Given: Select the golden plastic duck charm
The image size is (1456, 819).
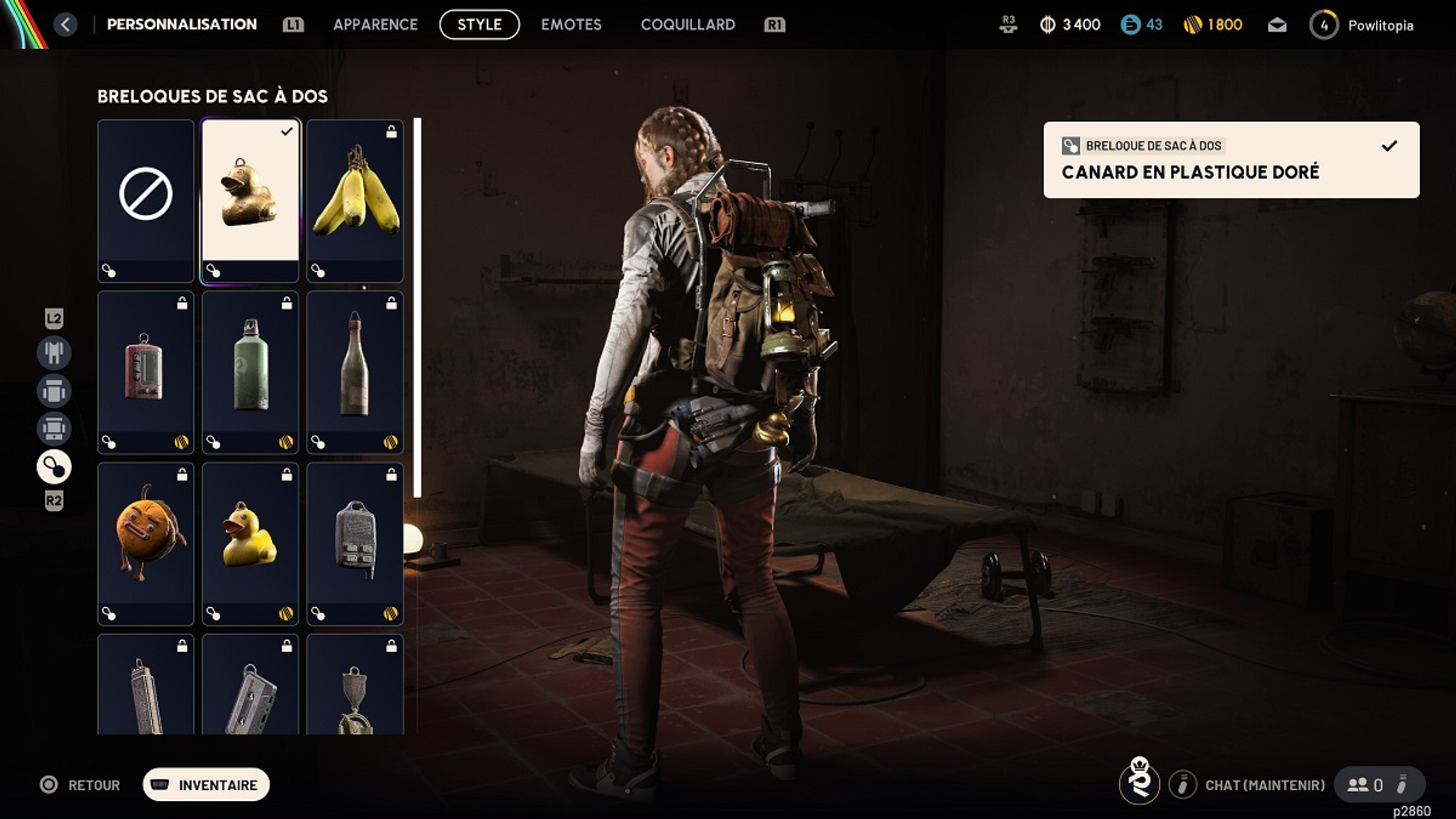Looking at the screenshot, I should [250, 200].
